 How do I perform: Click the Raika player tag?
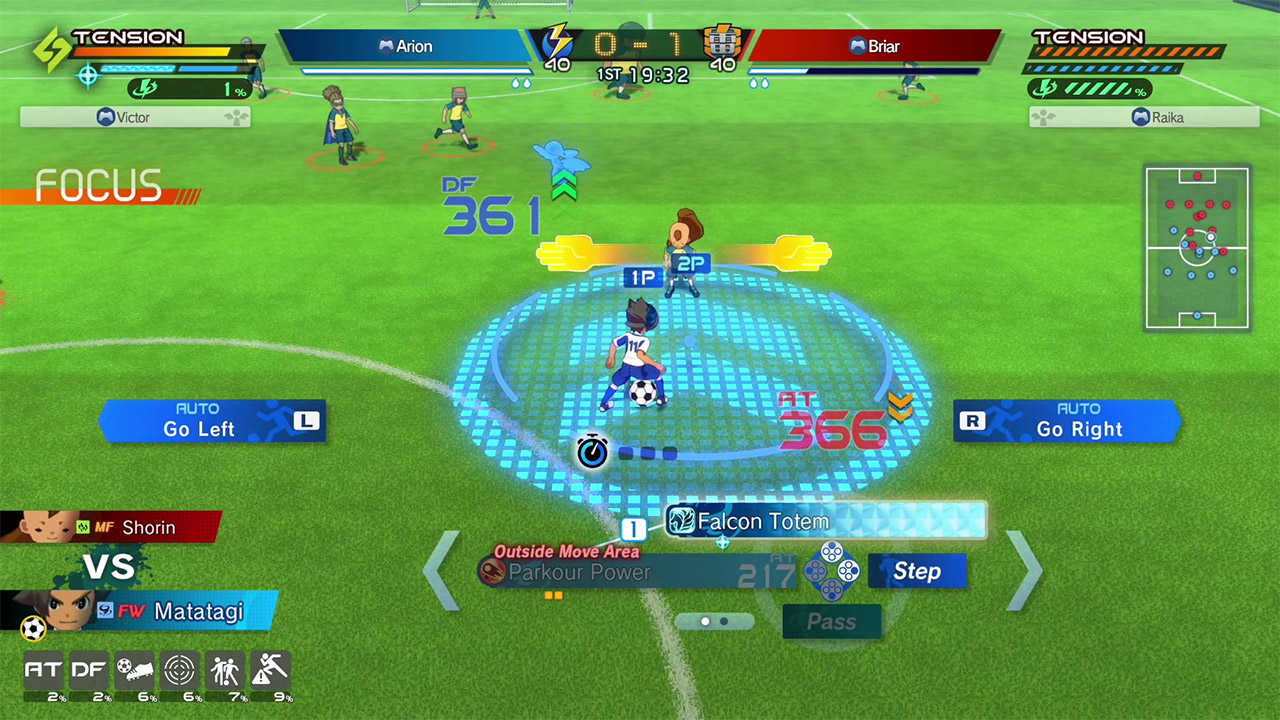click(x=1144, y=117)
